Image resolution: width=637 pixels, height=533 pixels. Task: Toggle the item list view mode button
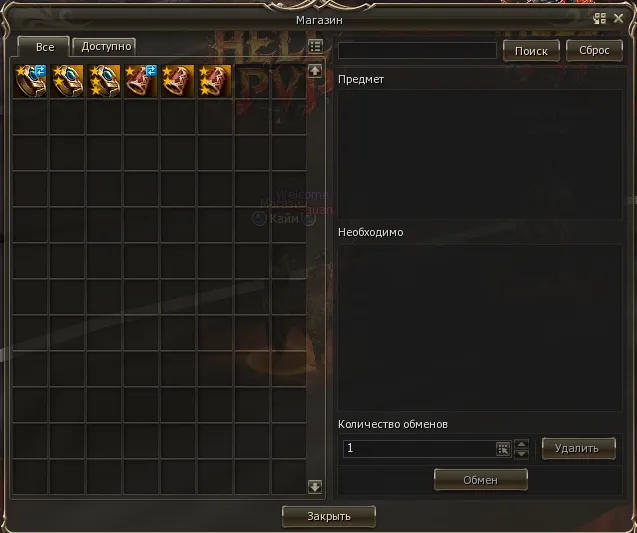click(315, 46)
